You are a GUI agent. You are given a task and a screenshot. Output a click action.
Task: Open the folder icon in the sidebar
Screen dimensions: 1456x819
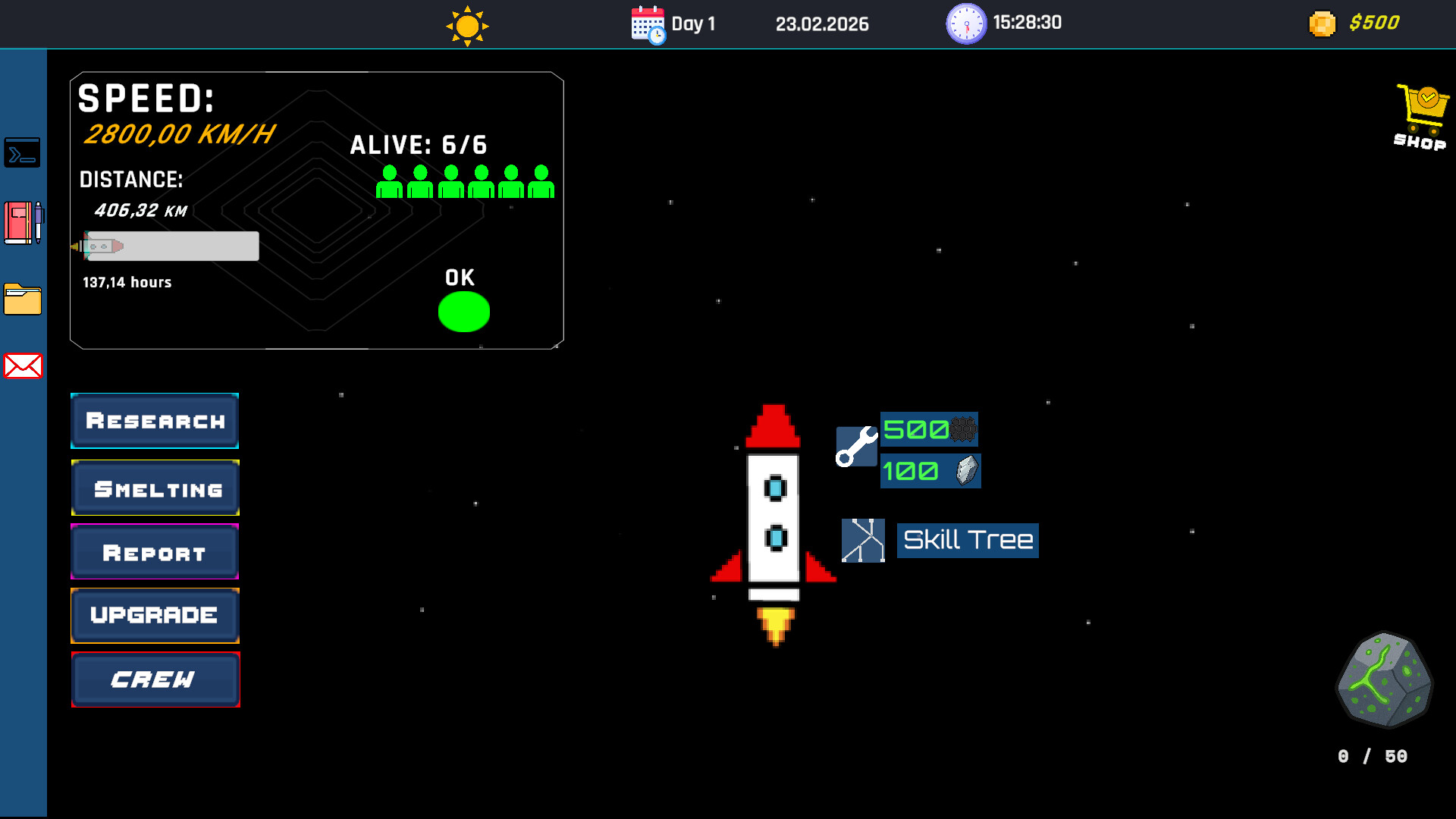[x=23, y=299]
